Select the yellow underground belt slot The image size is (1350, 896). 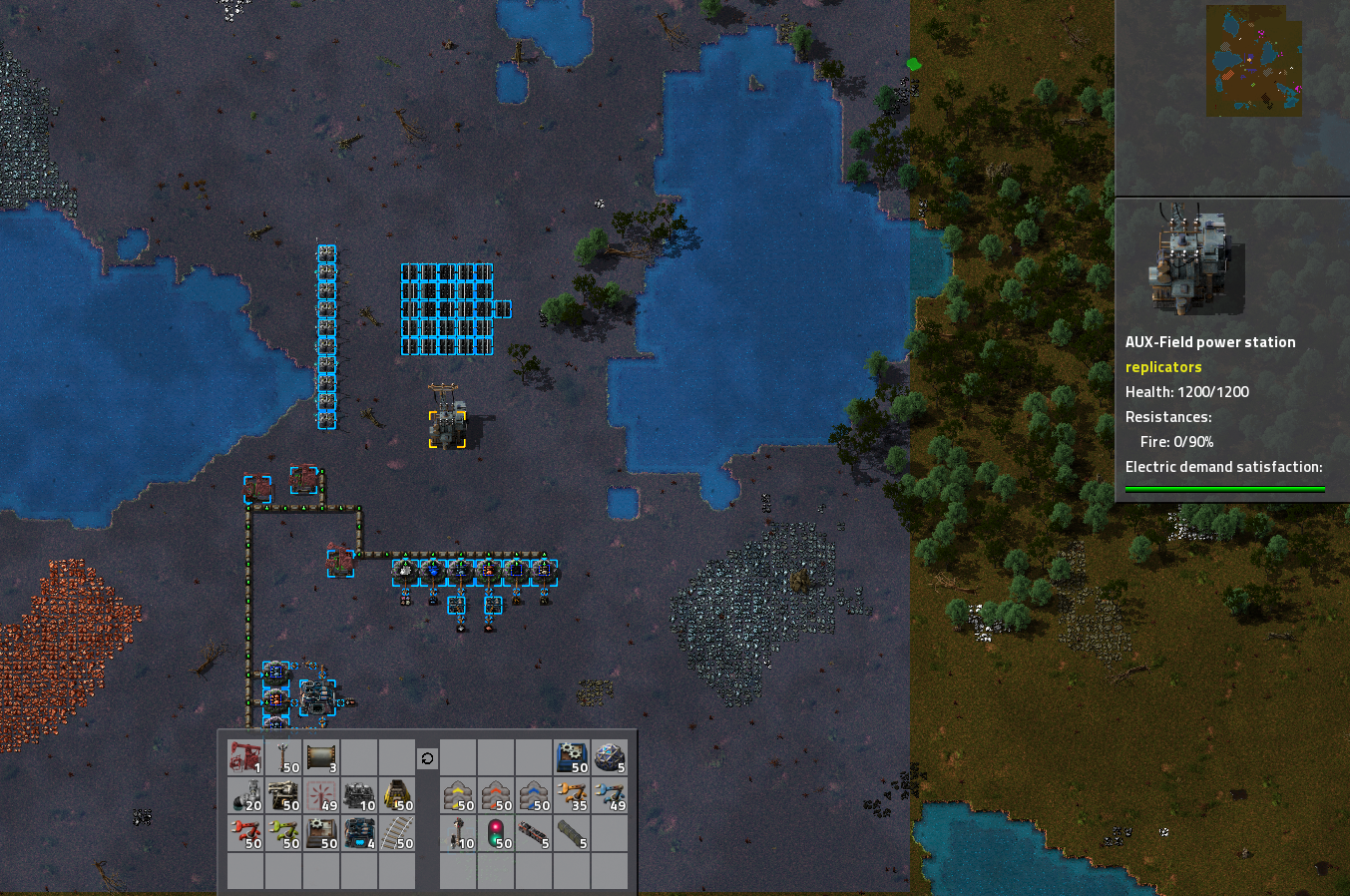[x=458, y=796]
